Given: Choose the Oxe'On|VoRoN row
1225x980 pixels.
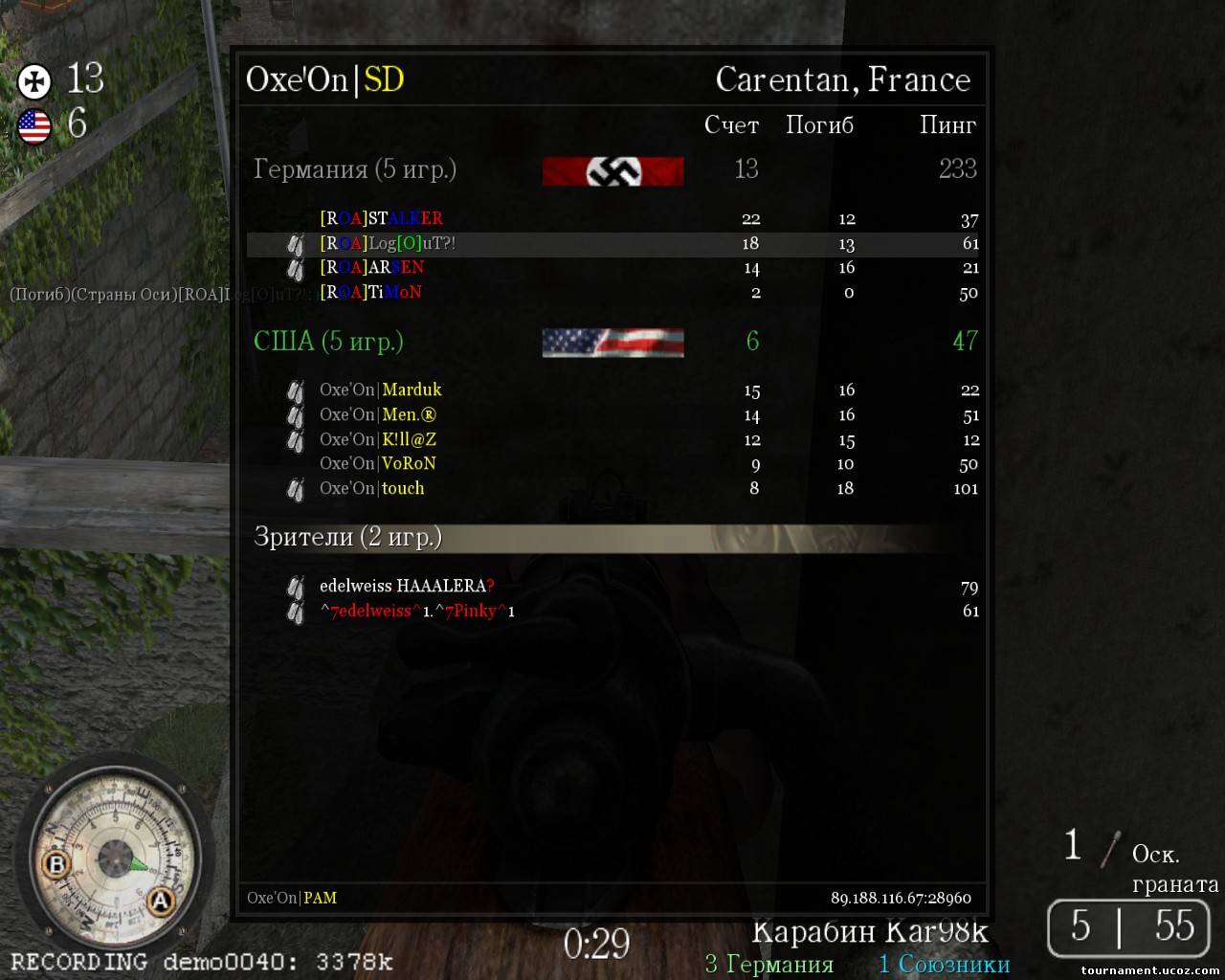Looking at the screenshot, I should (378, 464).
